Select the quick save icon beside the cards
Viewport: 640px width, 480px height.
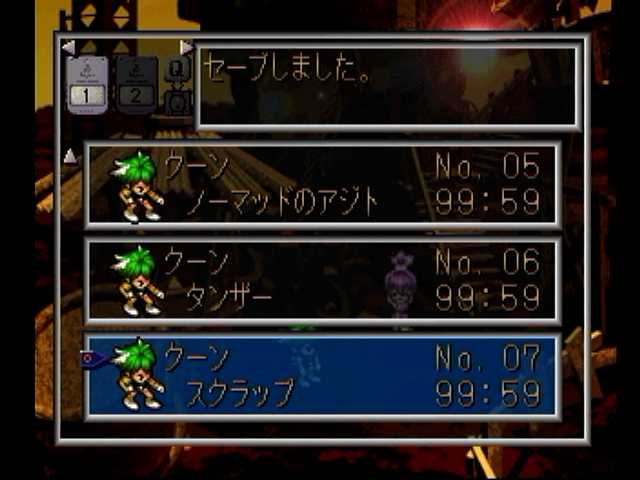point(176,85)
